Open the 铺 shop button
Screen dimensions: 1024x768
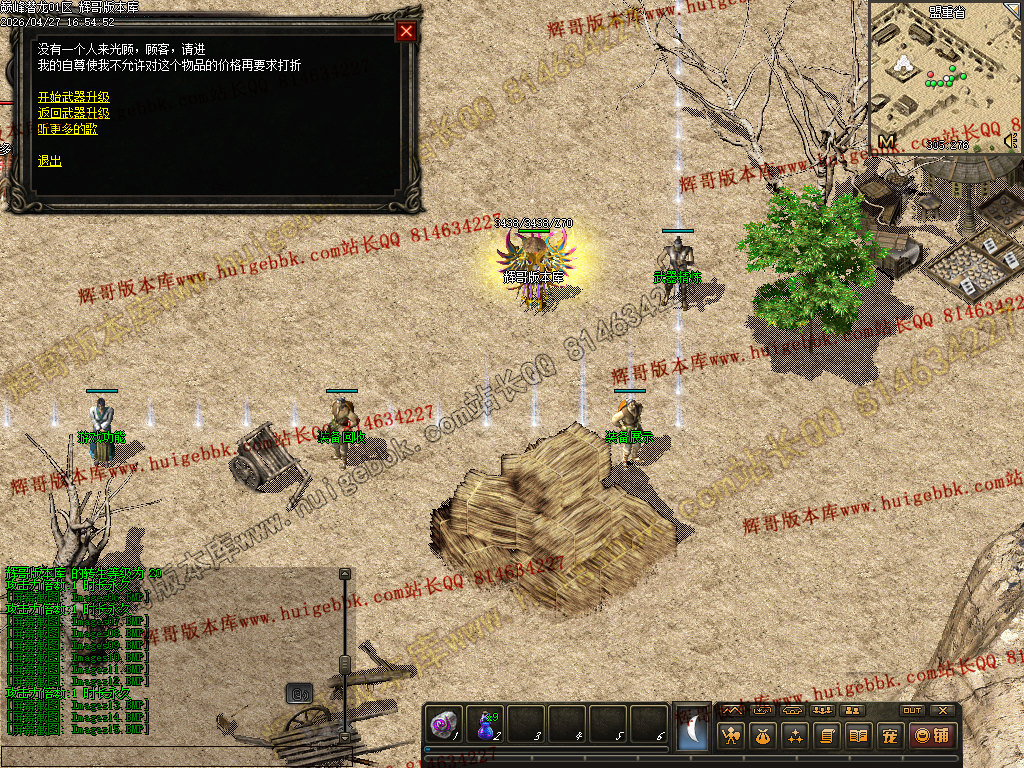pyautogui.click(x=931, y=737)
